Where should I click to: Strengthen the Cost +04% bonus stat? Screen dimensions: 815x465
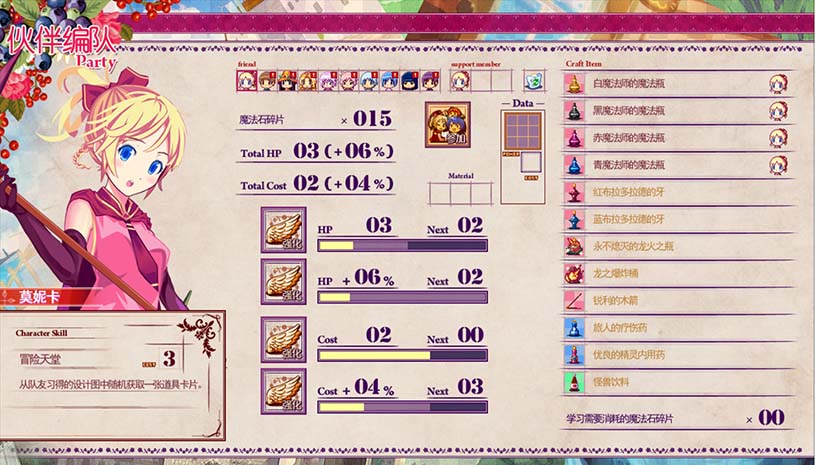coord(283,391)
